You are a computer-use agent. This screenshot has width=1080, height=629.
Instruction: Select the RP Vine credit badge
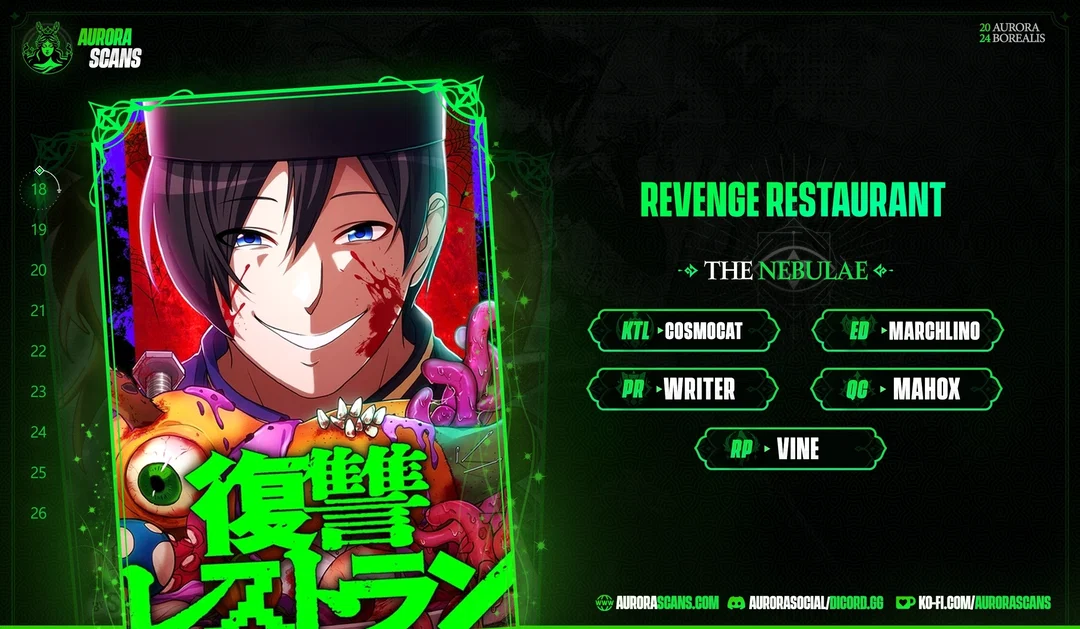(790, 449)
